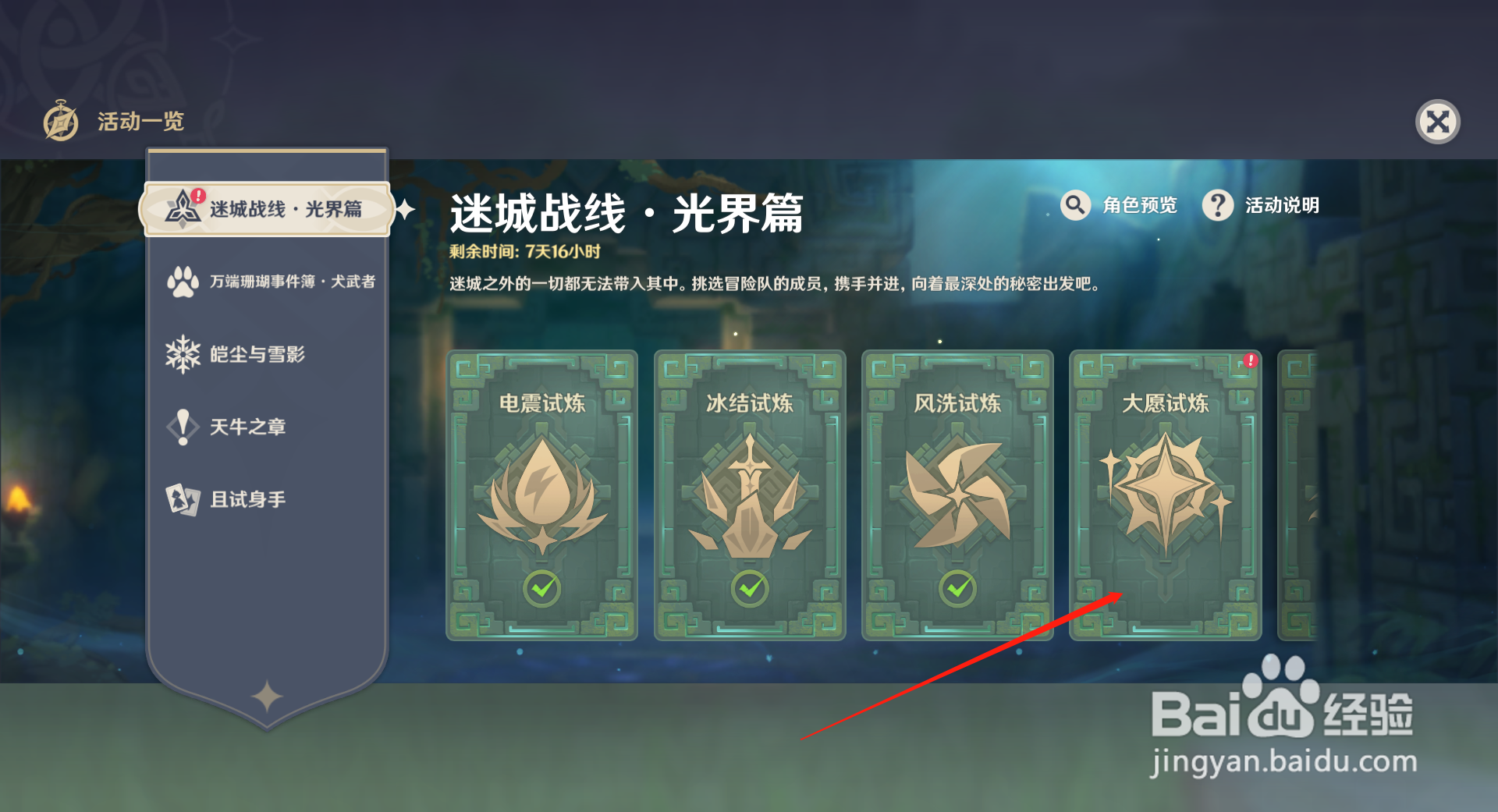Click the exclamation icon beside 天牛之章
Viewport: 1498px width, 812px height.
[x=182, y=427]
